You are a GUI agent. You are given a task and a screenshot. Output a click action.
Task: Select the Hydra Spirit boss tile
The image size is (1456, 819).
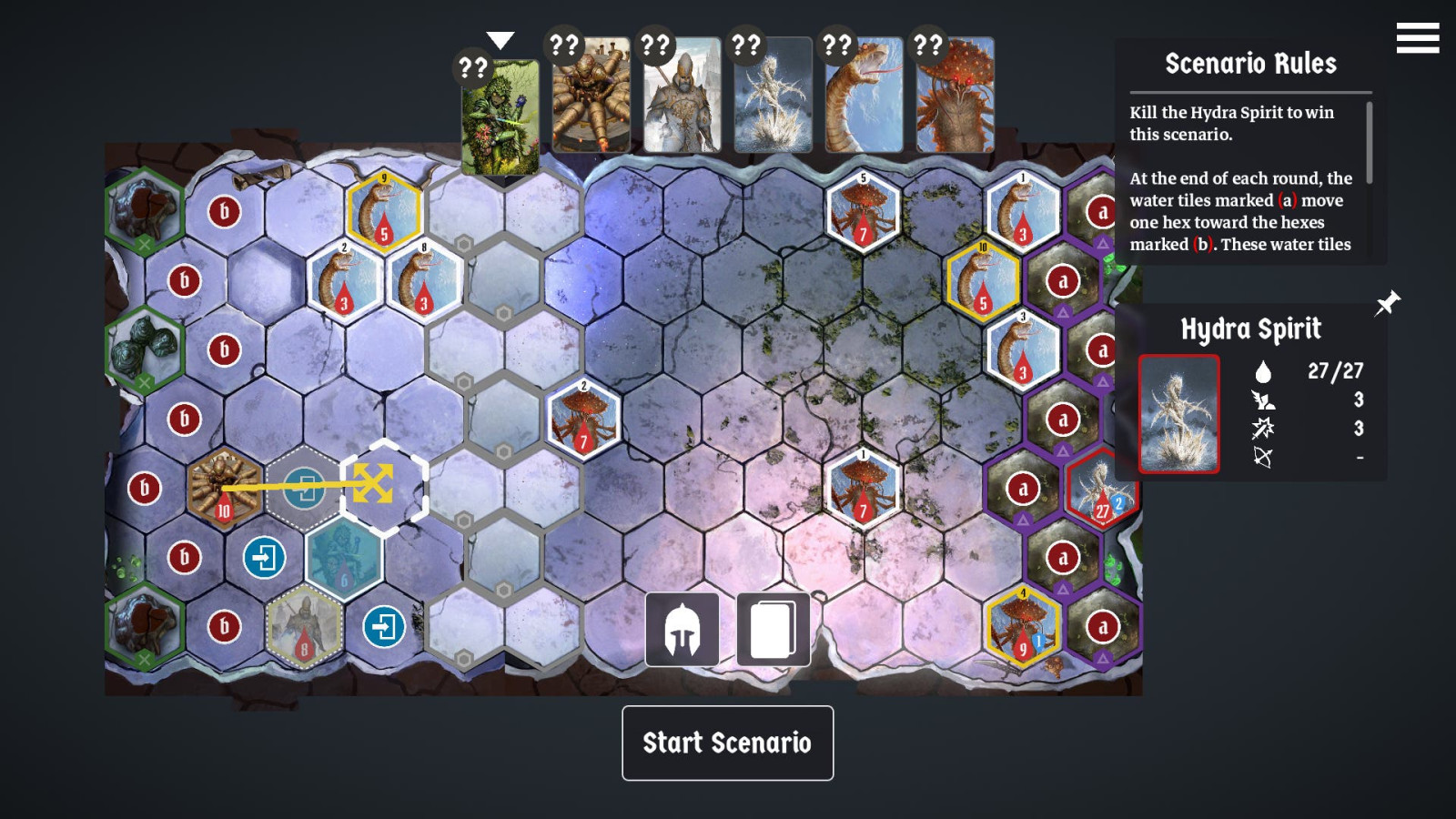(x=1102, y=490)
